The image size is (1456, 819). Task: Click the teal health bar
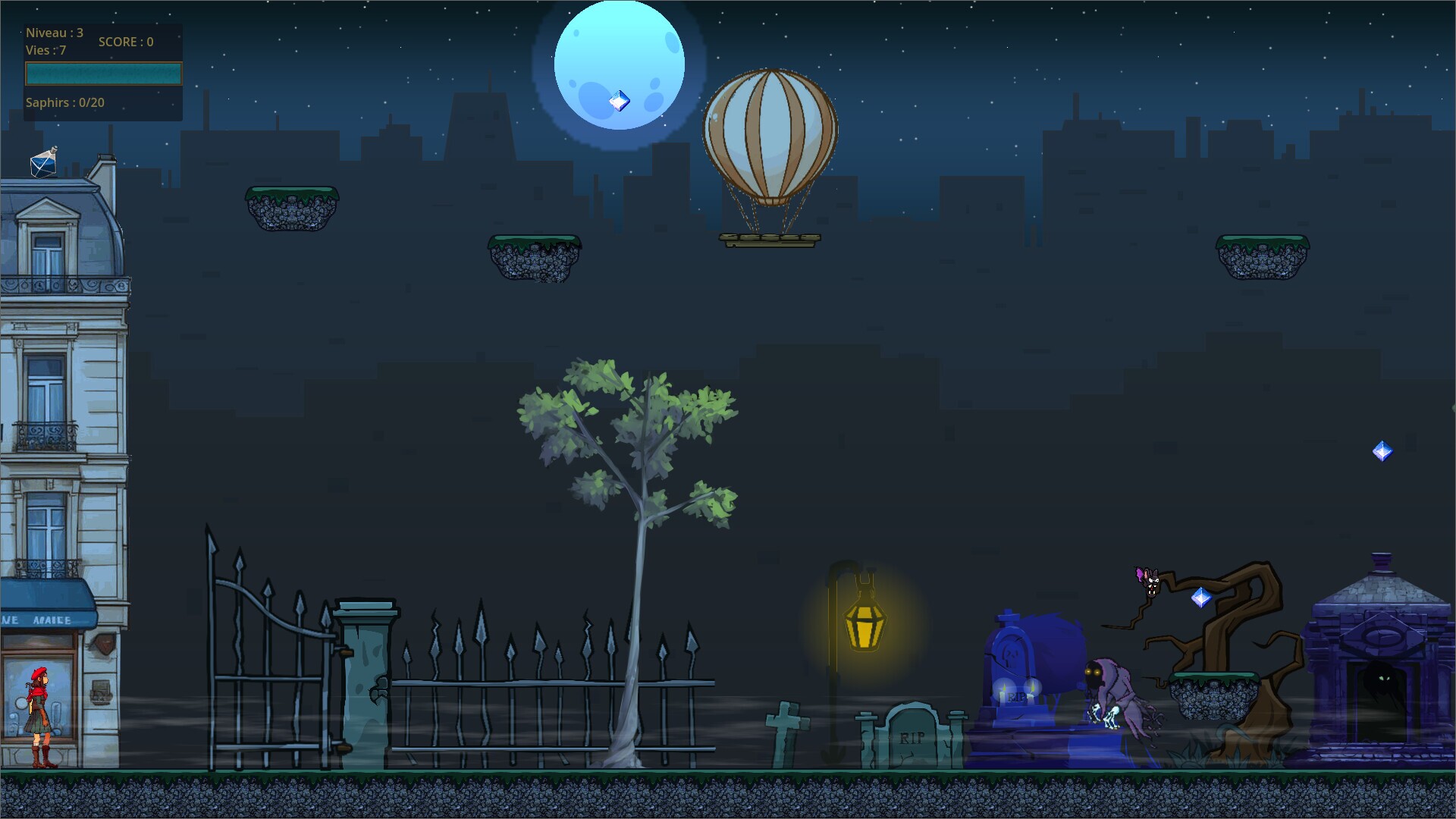click(x=103, y=74)
